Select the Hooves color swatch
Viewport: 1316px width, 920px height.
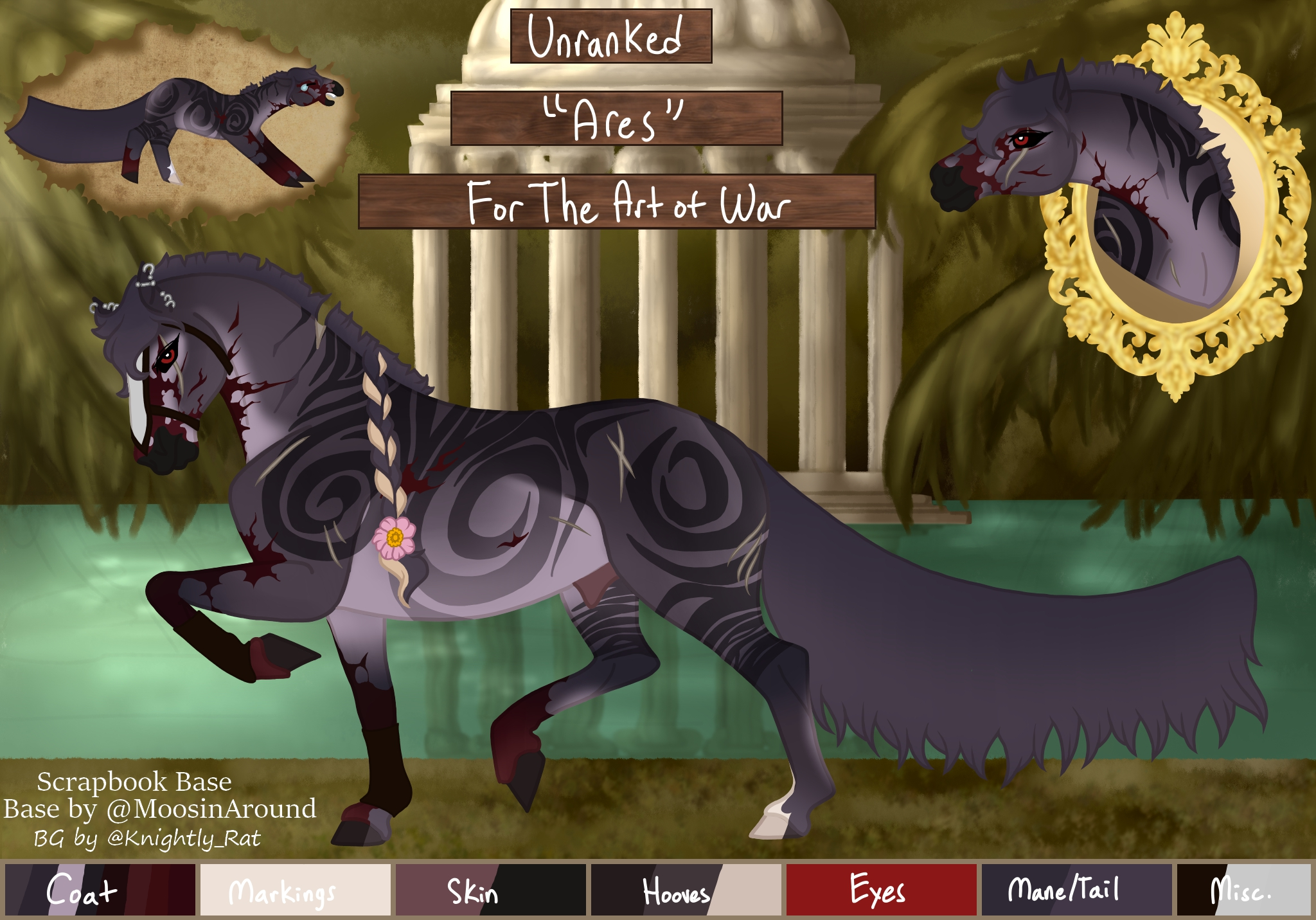tap(686, 890)
